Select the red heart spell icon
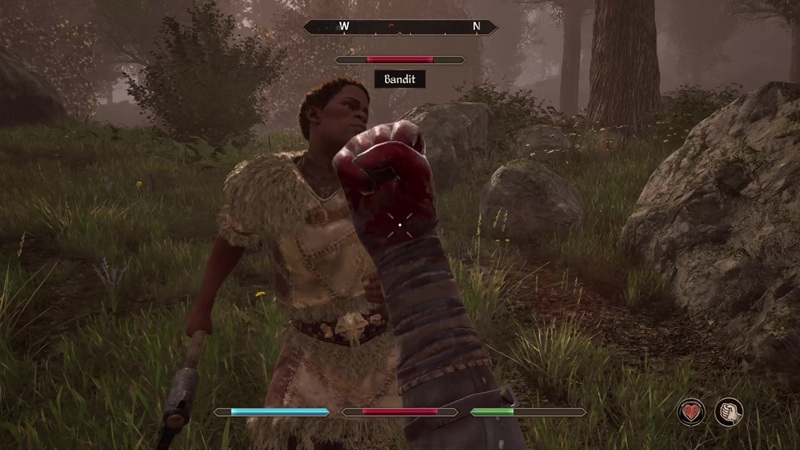The height and width of the screenshot is (450, 800). 691,411
